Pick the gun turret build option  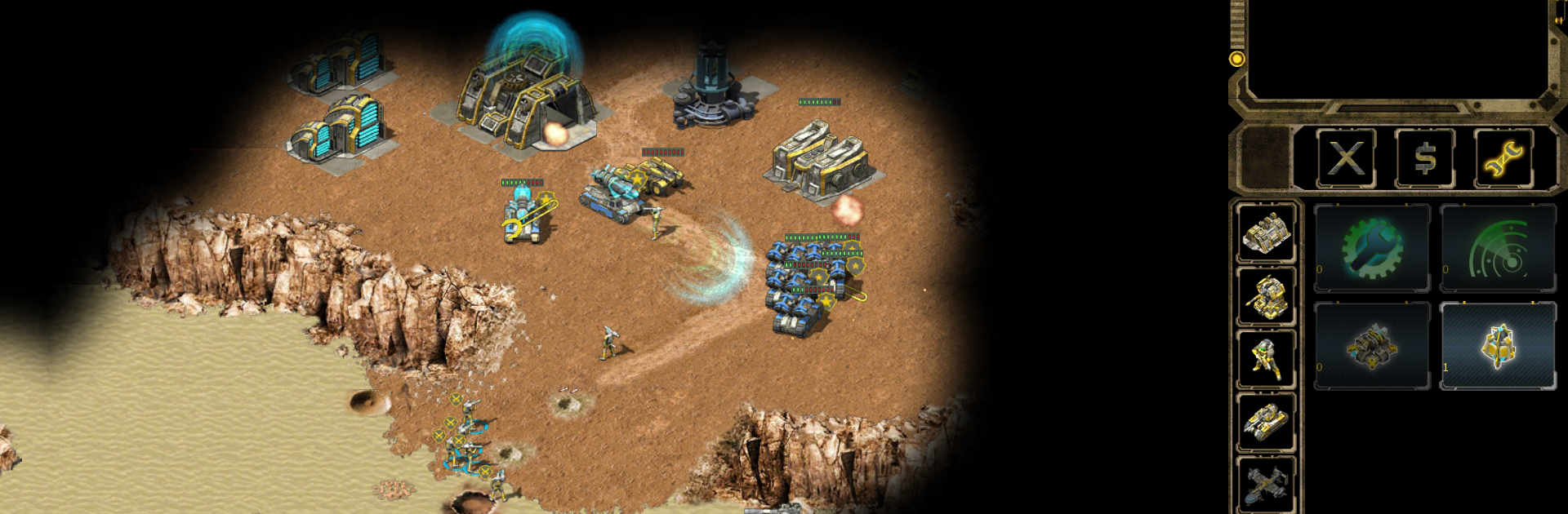pos(1372,346)
